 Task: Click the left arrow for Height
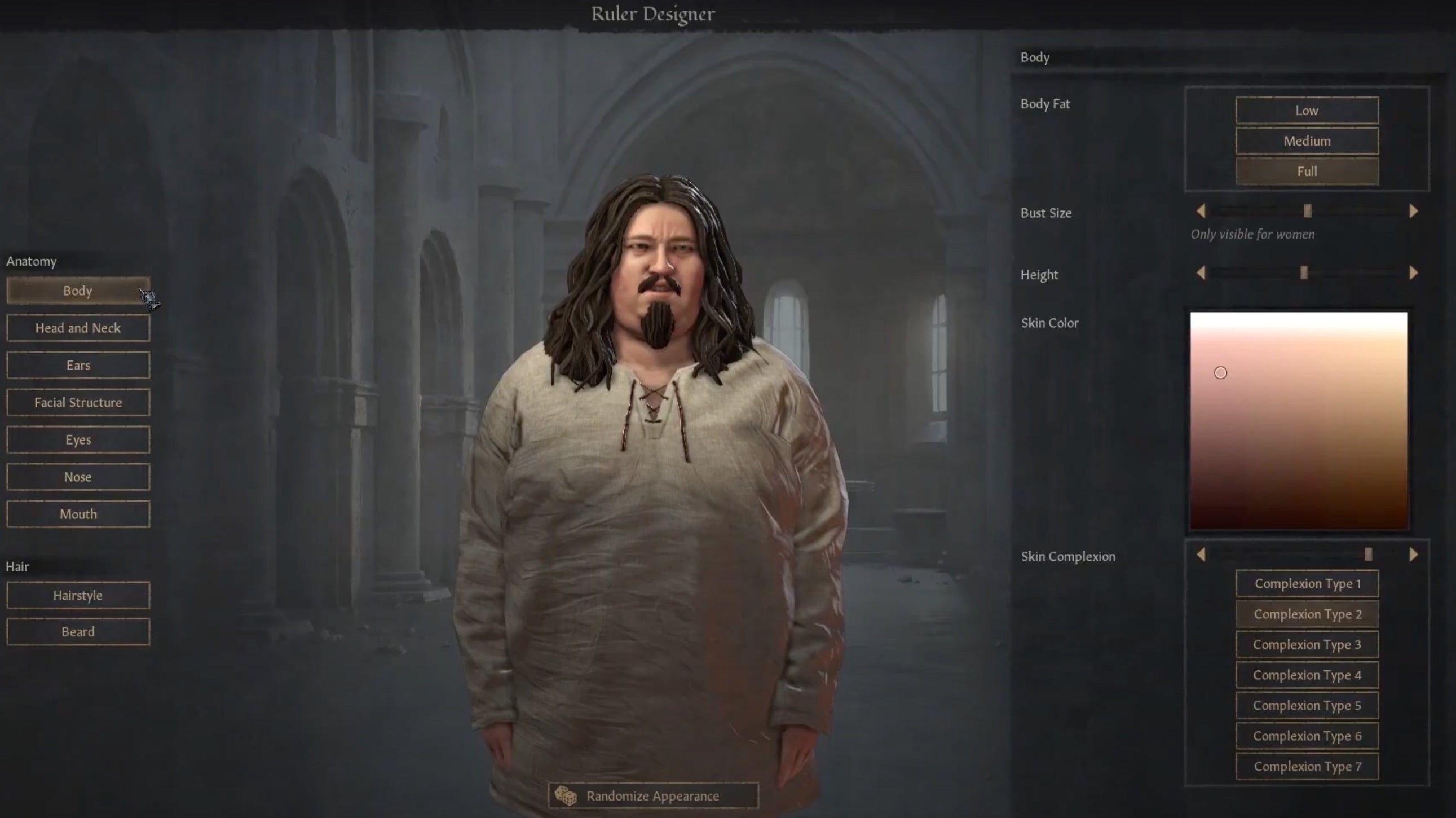click(1201, 272)
